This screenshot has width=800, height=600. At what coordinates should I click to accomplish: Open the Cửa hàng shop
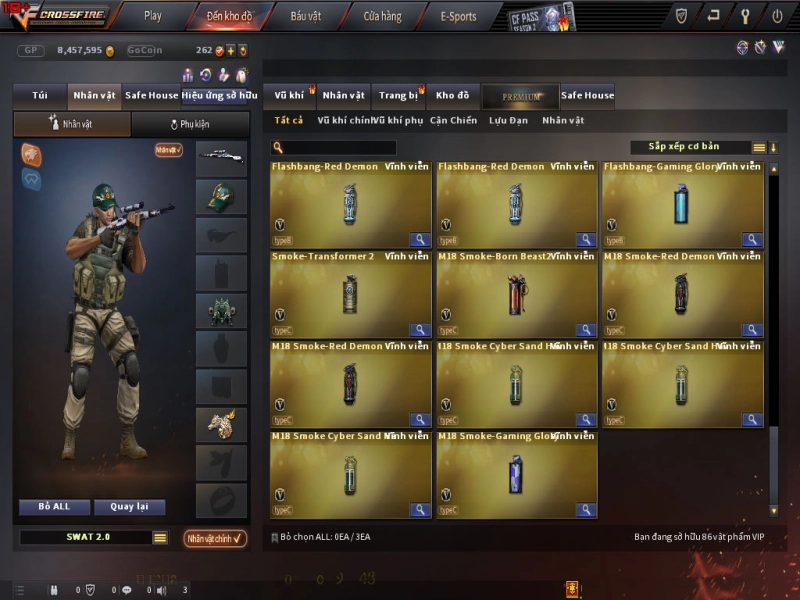click(382, 16)
